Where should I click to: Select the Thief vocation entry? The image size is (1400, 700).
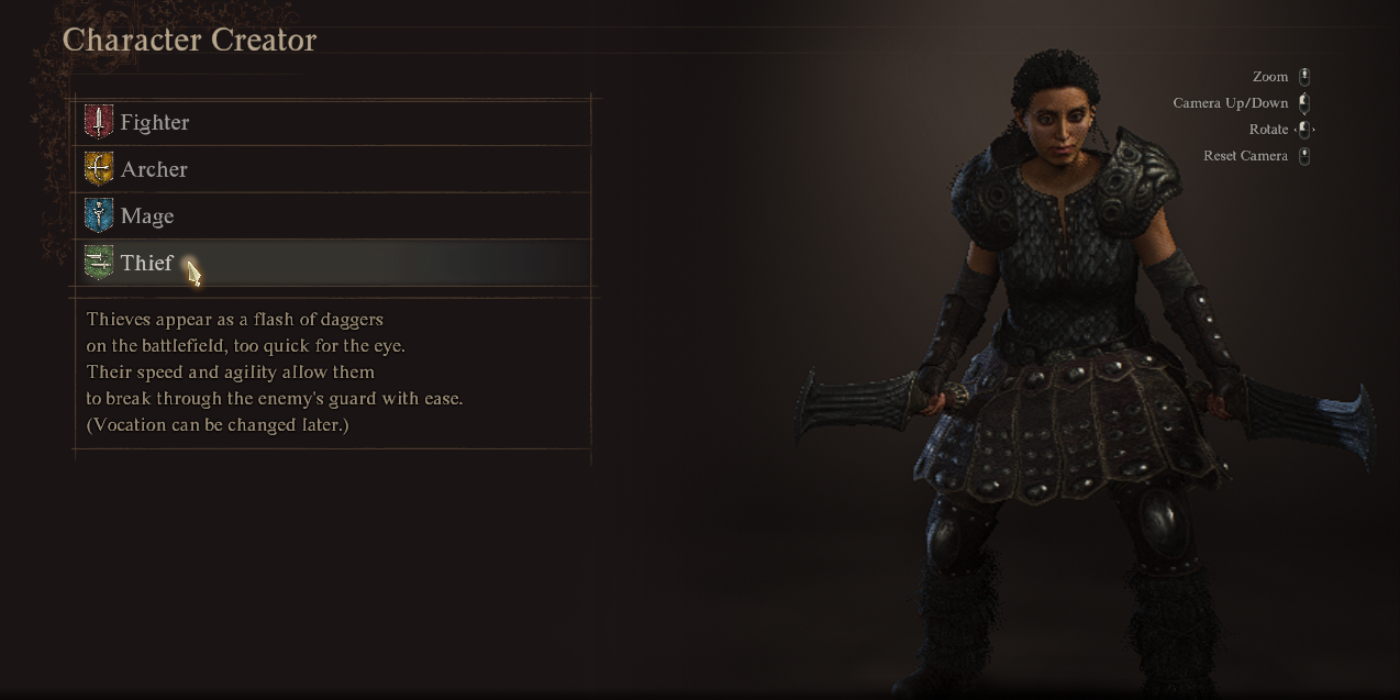(x=147, y=263)
